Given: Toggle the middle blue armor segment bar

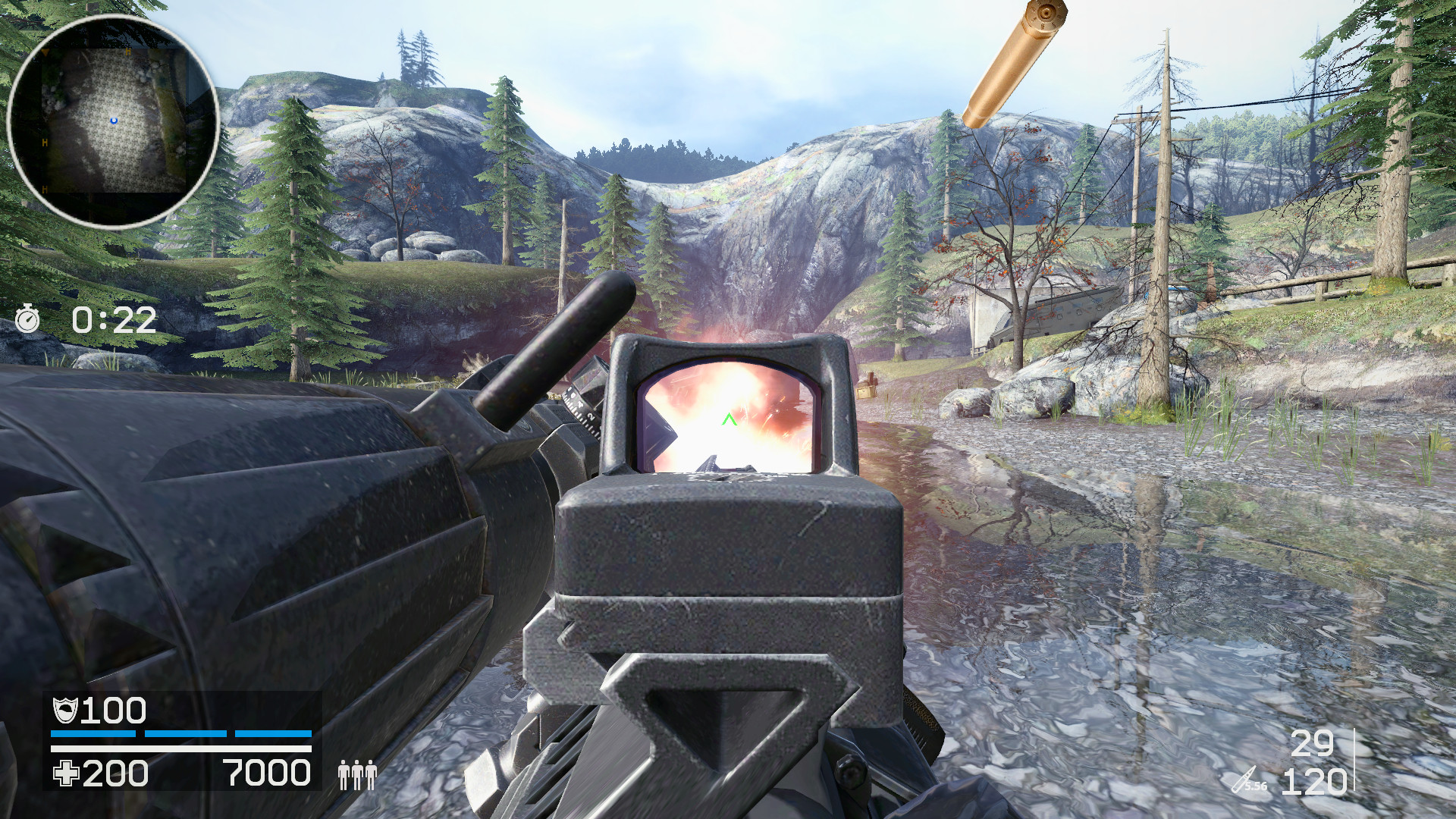Looking at the screenshot, I should tap(185, 733).
